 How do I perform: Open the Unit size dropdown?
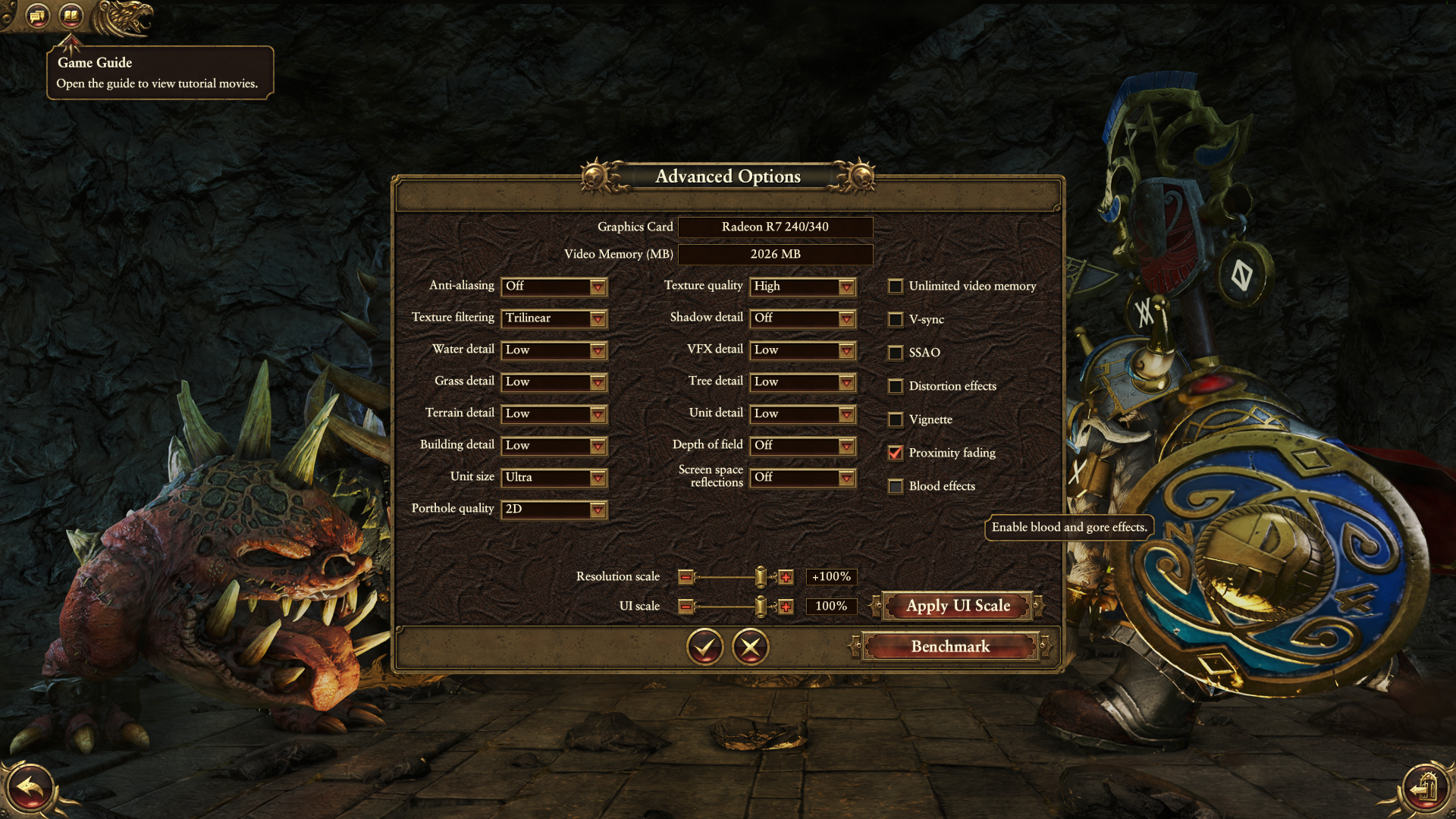(x=554, y=478)
